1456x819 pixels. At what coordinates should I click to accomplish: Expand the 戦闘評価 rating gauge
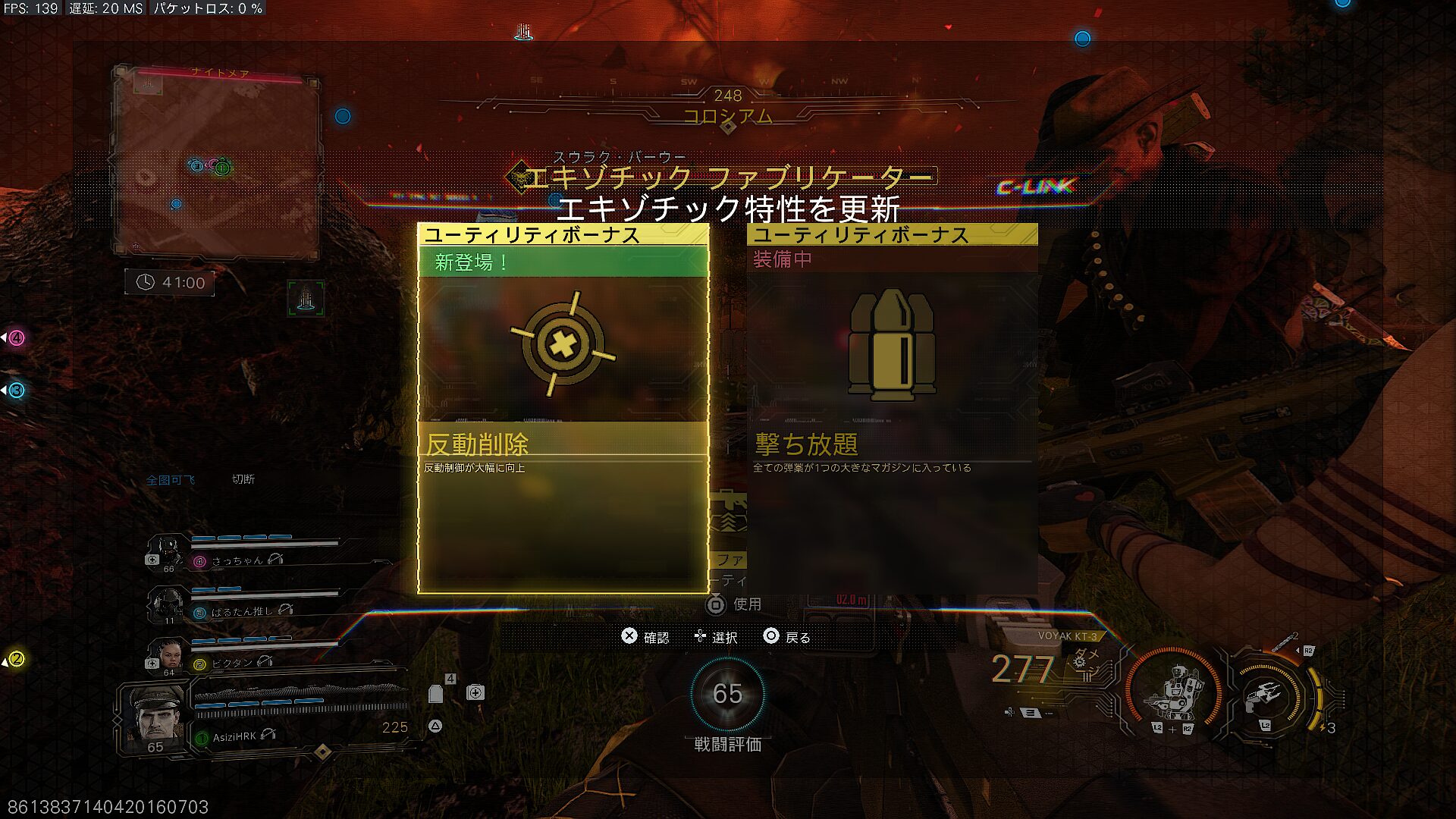pos(728,695)
